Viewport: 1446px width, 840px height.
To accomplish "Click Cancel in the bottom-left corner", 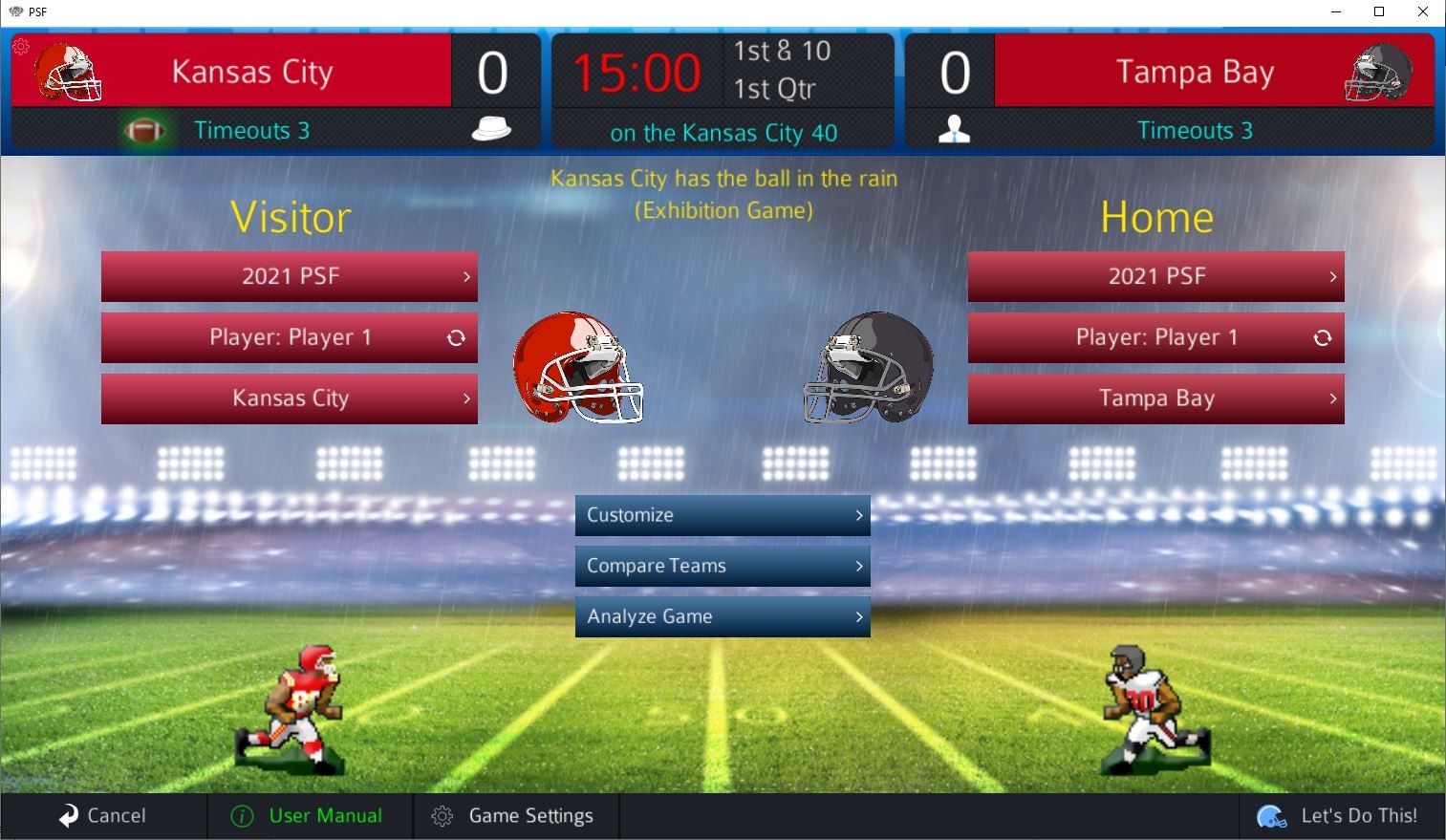I will pos(105,815).
